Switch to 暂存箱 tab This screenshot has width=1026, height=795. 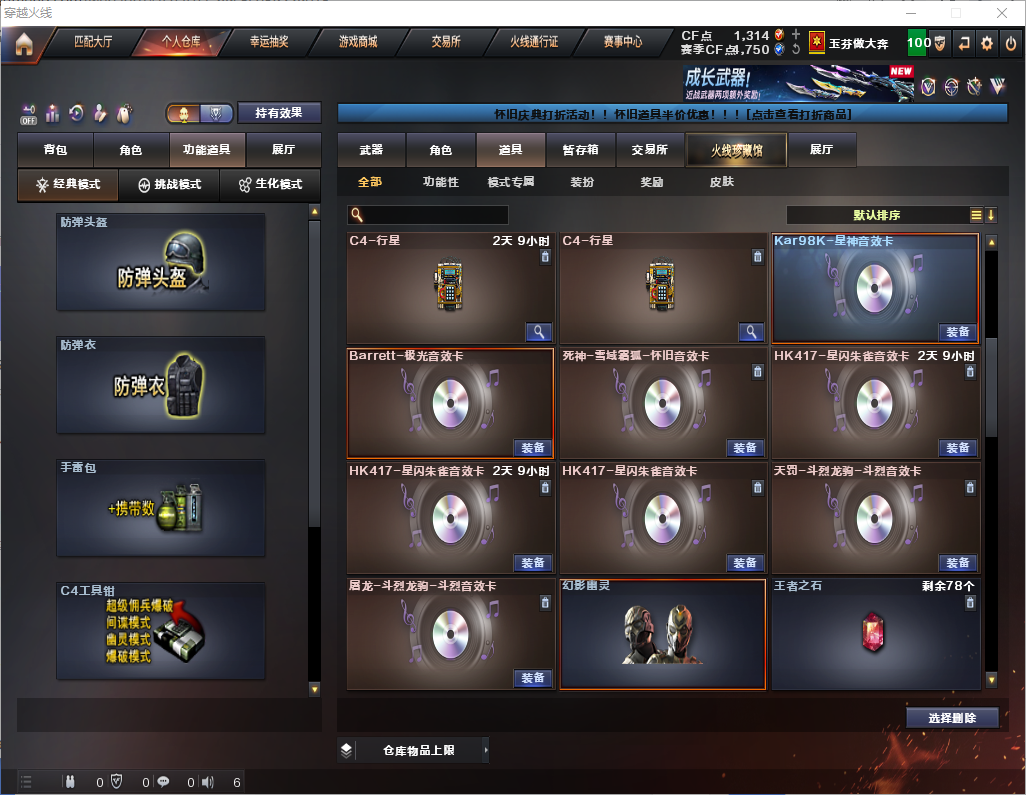point(580,150)
